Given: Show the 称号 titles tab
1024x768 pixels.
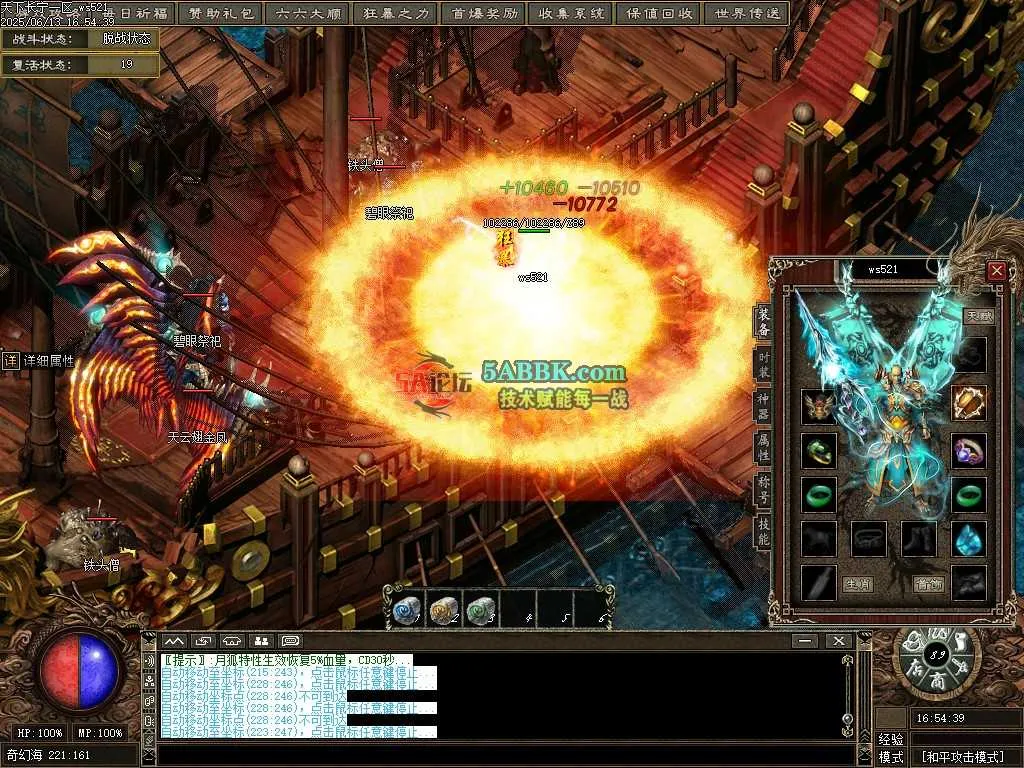Looking at the screenshot, I should click(764, 497).
